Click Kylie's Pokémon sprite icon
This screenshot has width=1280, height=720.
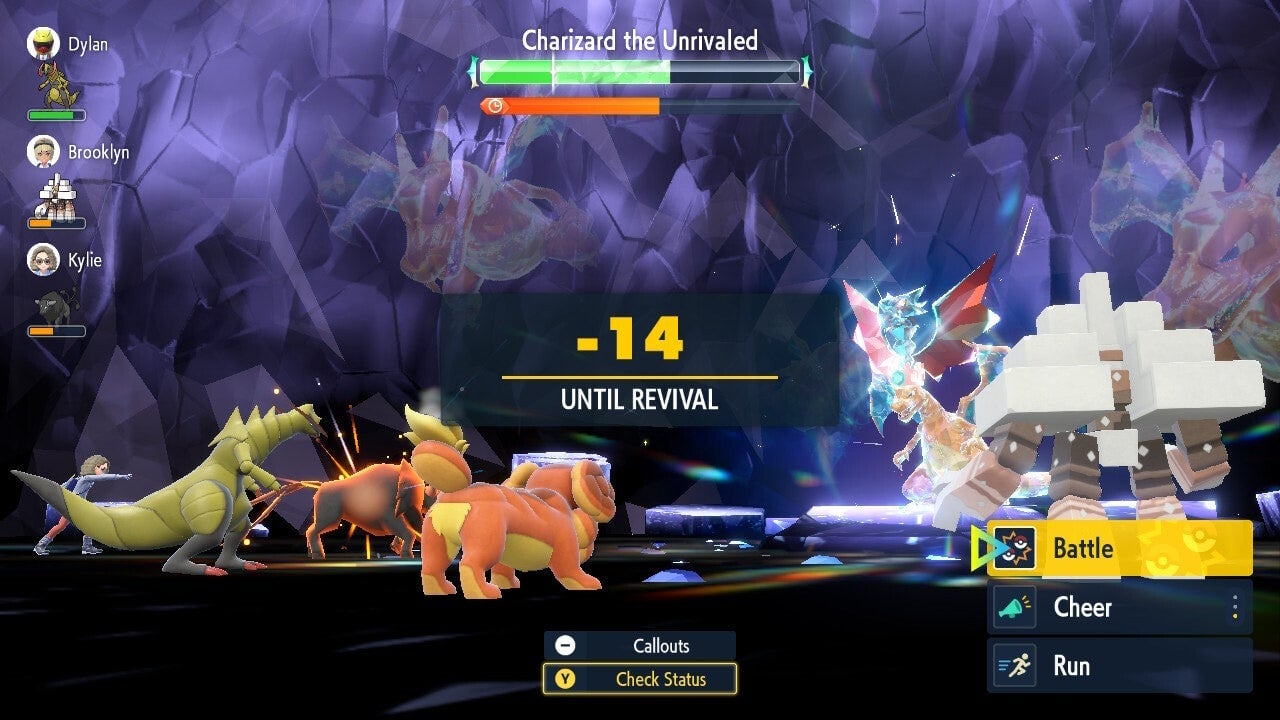[52, 306]
